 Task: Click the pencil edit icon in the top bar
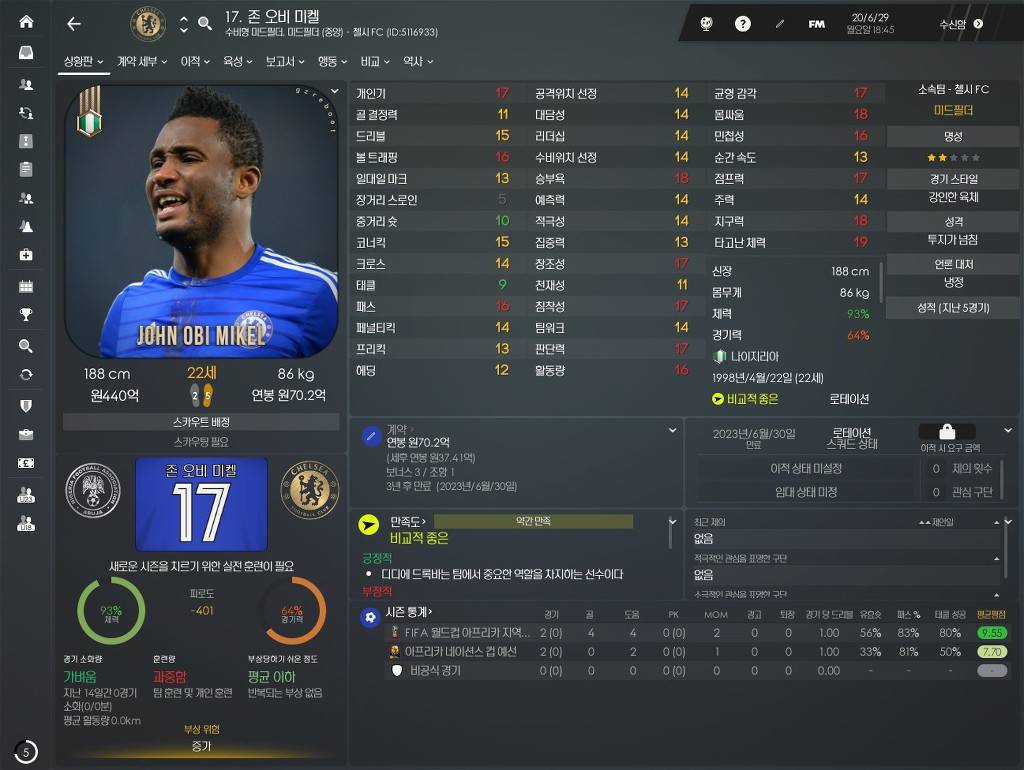780,24
